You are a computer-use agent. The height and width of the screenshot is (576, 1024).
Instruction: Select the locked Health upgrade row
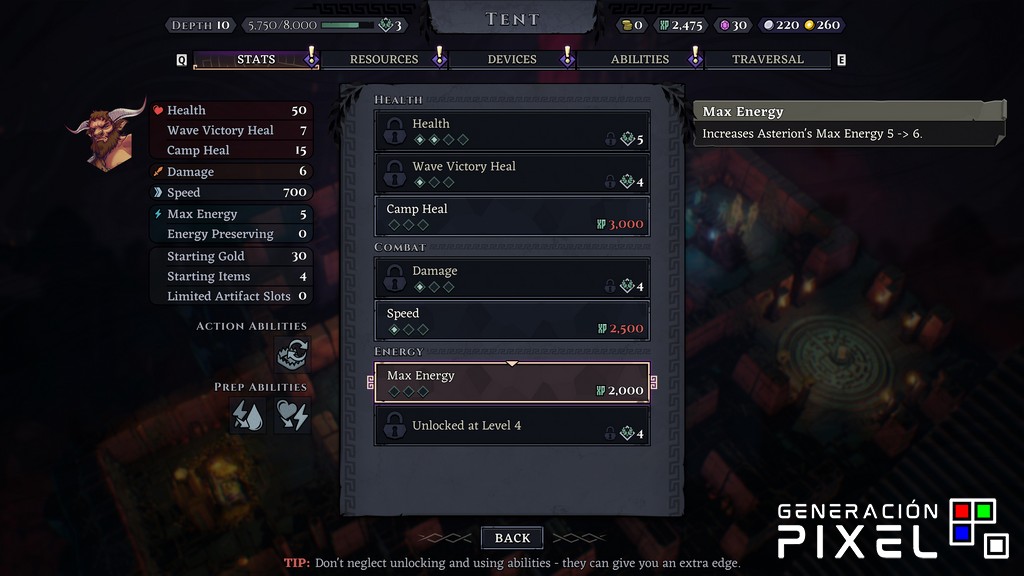tap(512, 131)
